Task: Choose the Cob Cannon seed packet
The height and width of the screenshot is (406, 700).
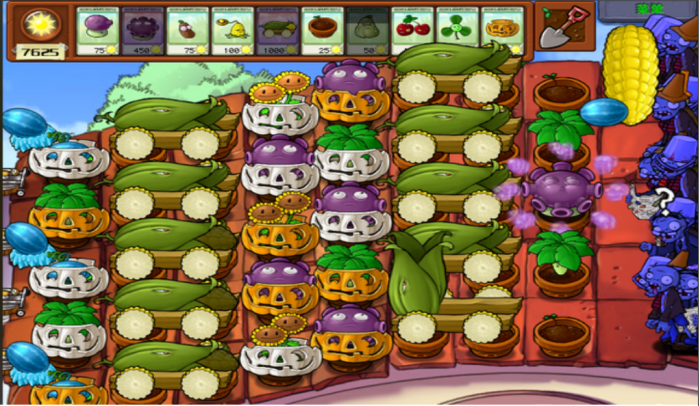Action: (x=278, y=30)
